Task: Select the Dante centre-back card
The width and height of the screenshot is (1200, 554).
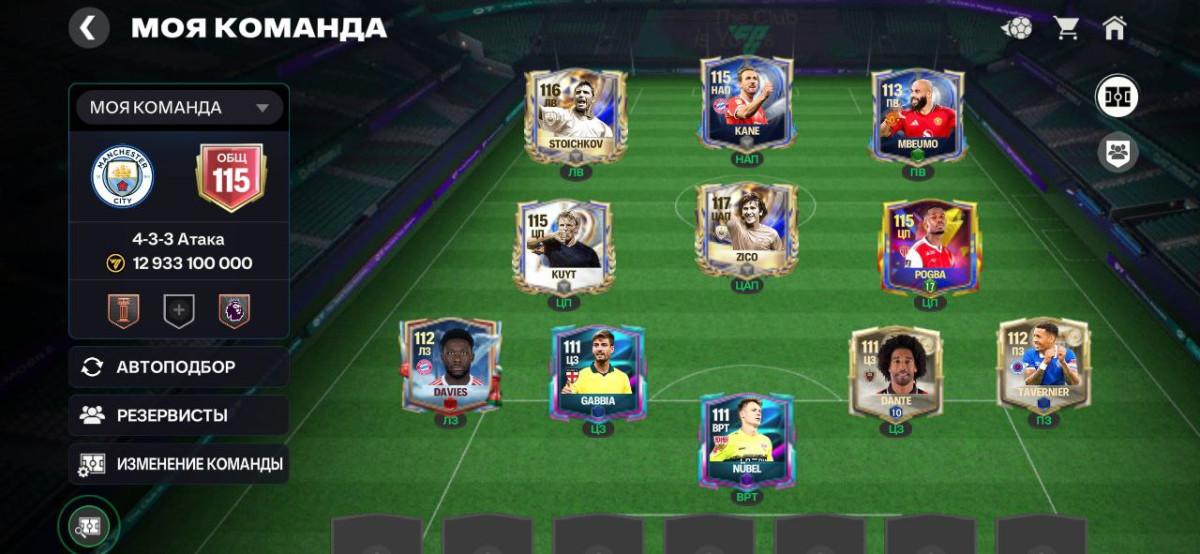Action: [896, 371]
